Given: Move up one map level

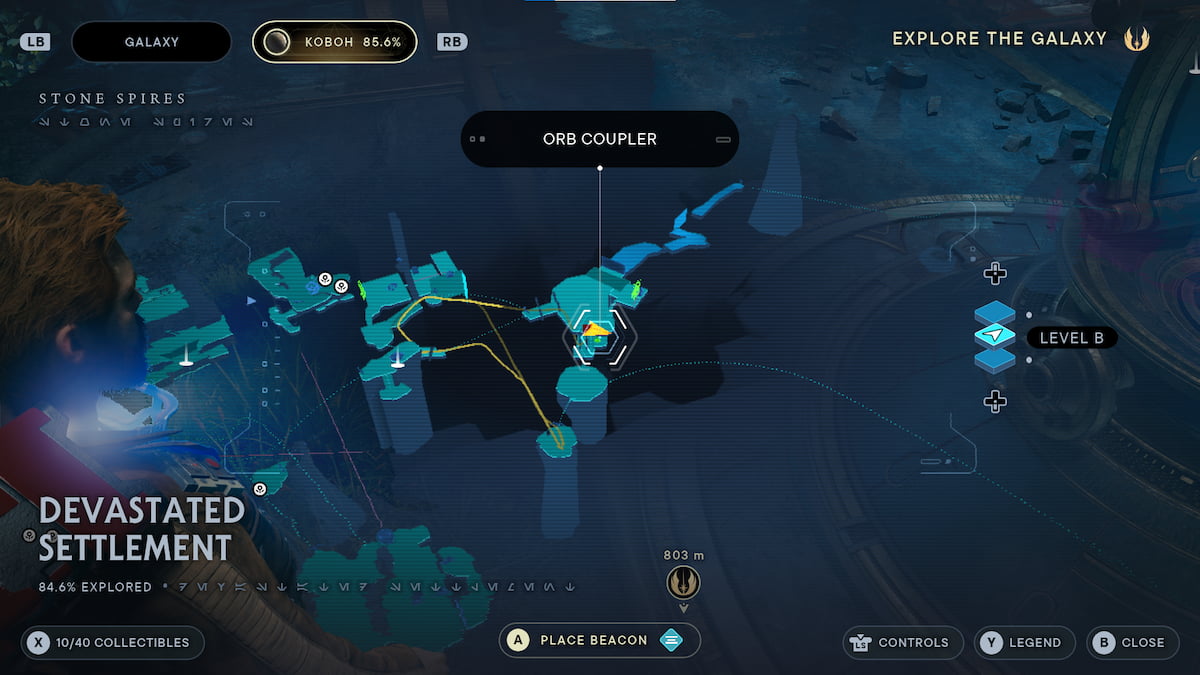Looking at the screenshot, I should click(x=994, y=273).
